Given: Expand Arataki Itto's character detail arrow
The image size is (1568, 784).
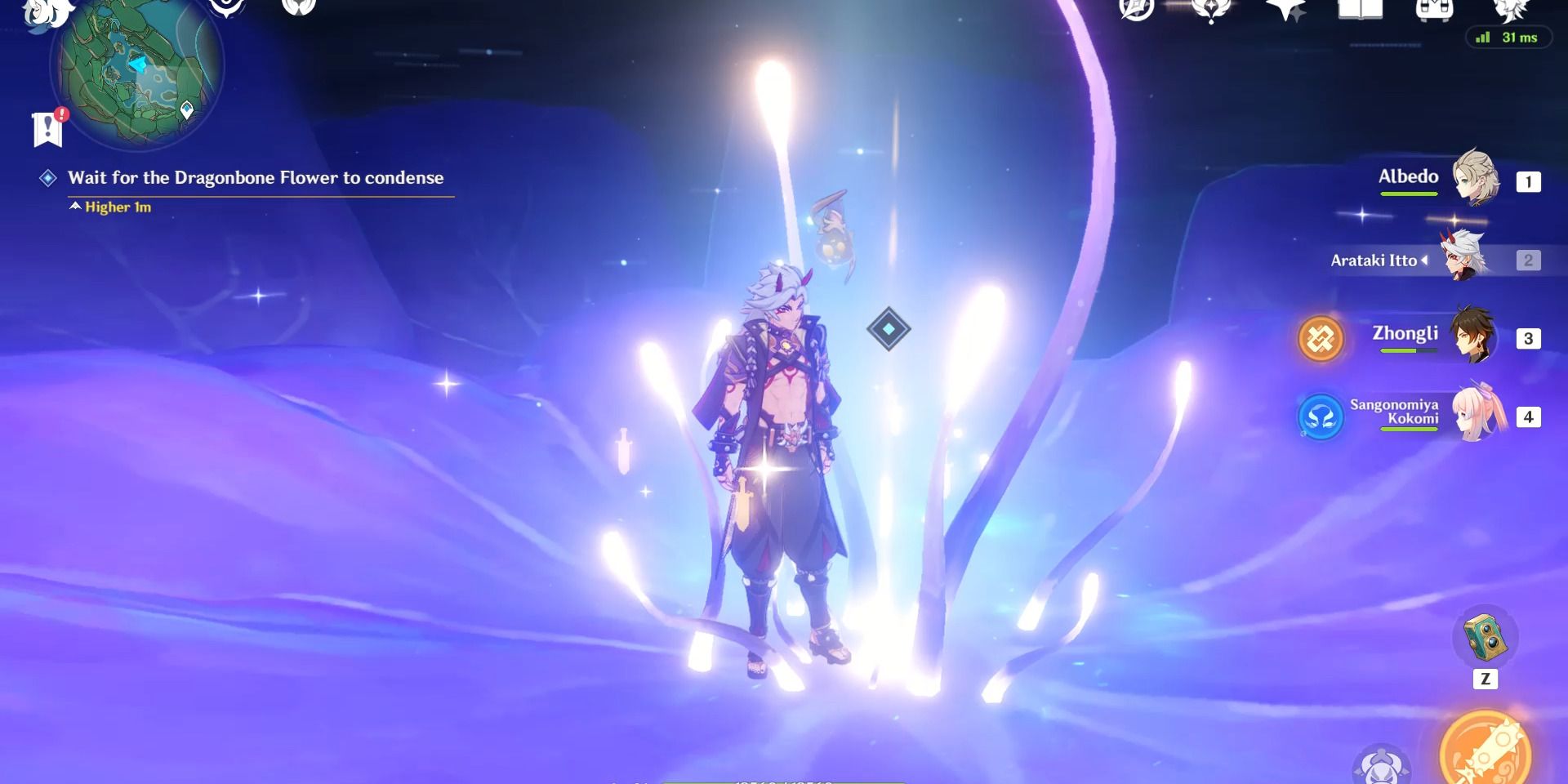Looking at the screenshot, I should 1424,261.
